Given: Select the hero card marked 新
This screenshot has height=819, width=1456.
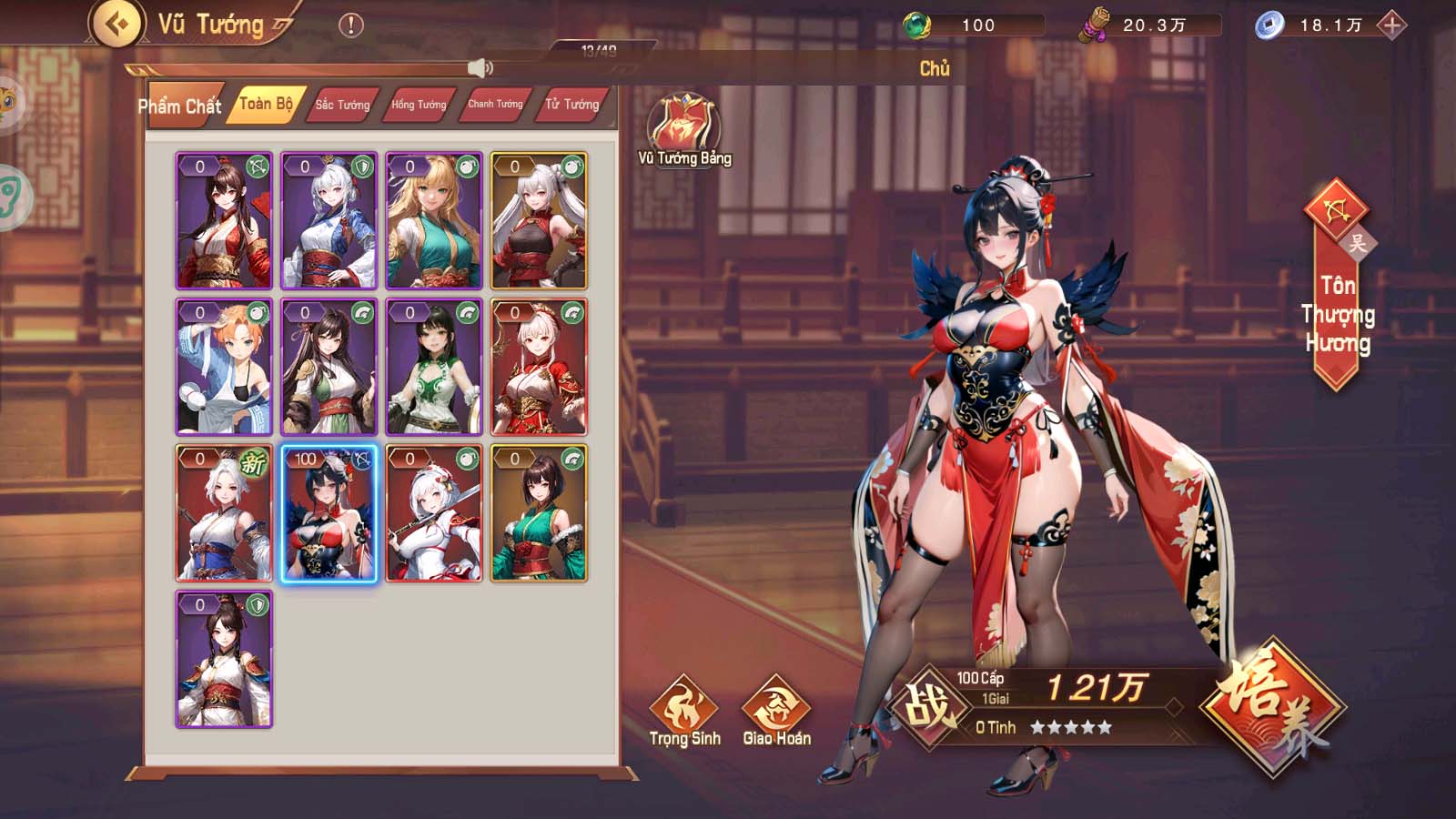Looking at the screenshot, I should click(224, 513).
